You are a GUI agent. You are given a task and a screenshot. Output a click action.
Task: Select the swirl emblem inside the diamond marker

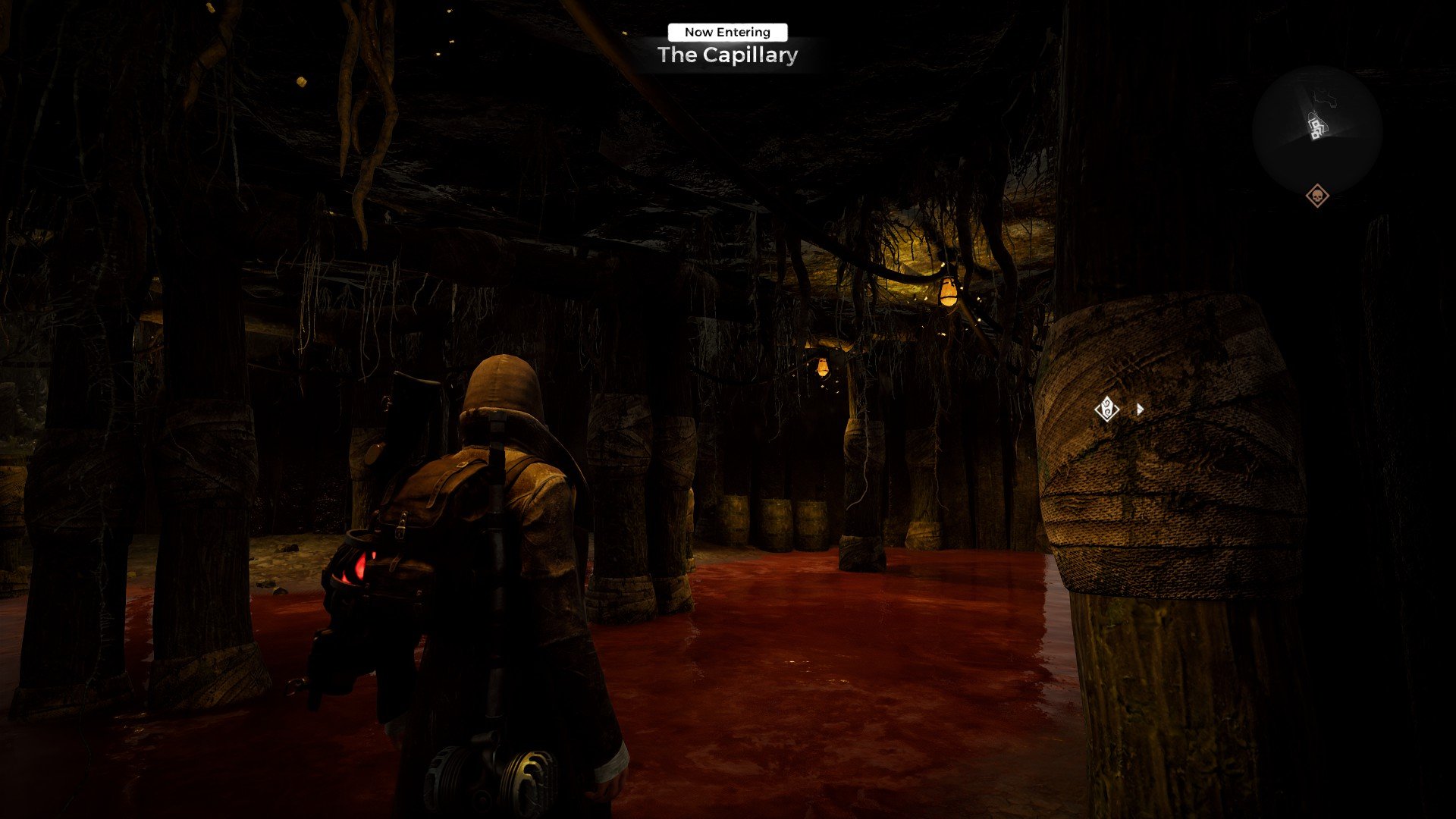(1107, 409)
